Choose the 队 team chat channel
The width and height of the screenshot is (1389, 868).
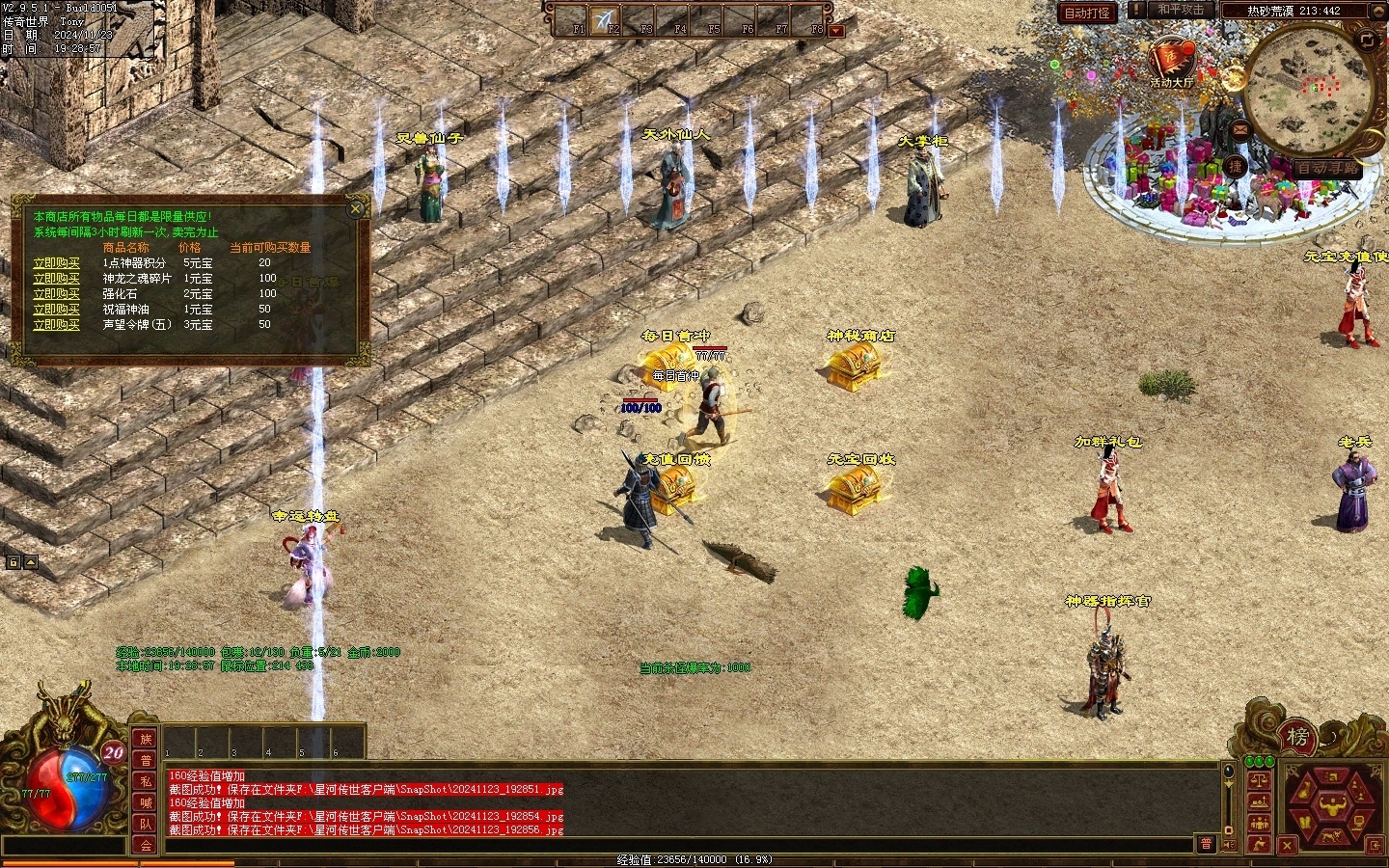click(x=146, y=825)
